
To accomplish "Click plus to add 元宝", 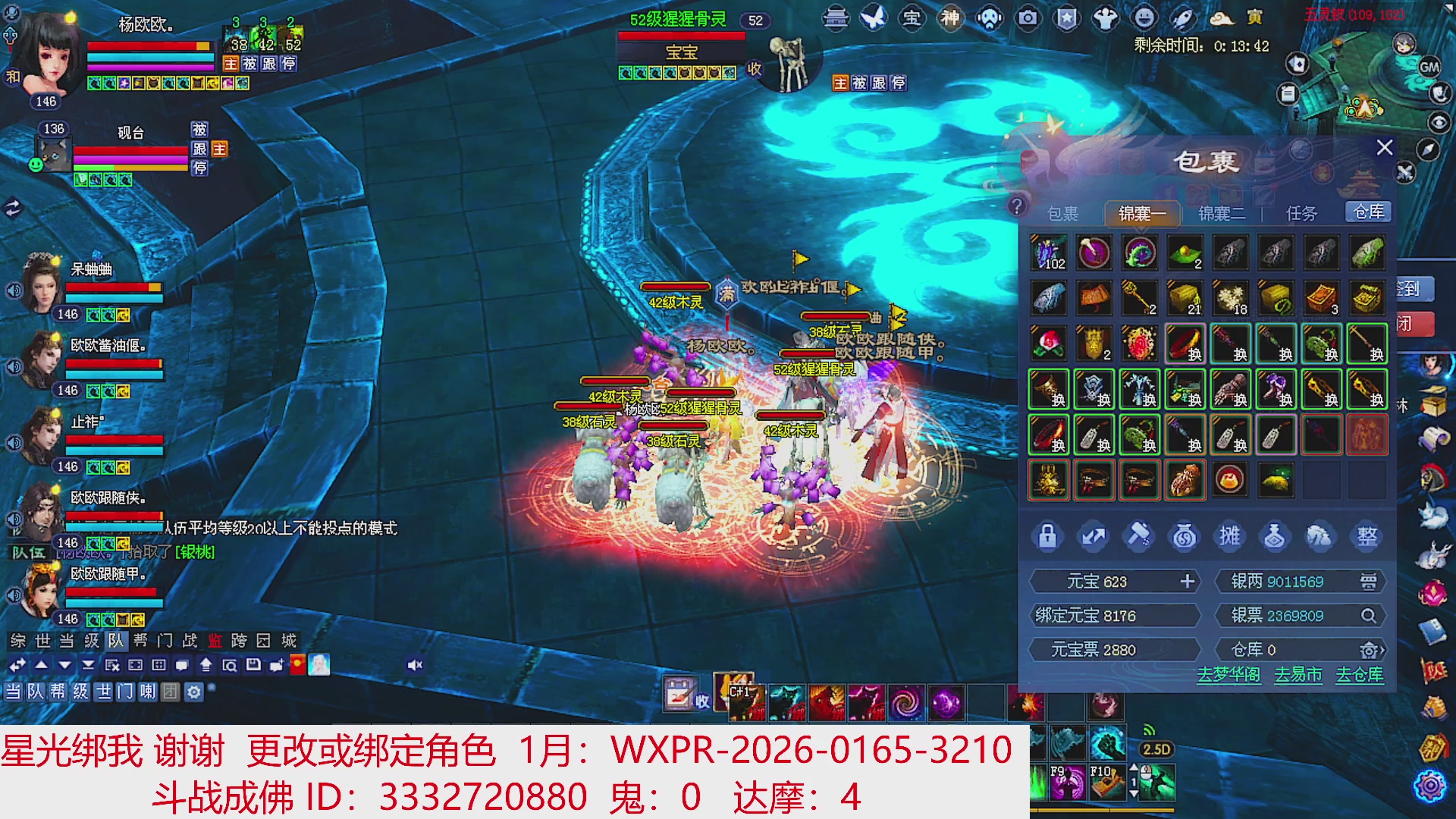I will [1187, 581].
